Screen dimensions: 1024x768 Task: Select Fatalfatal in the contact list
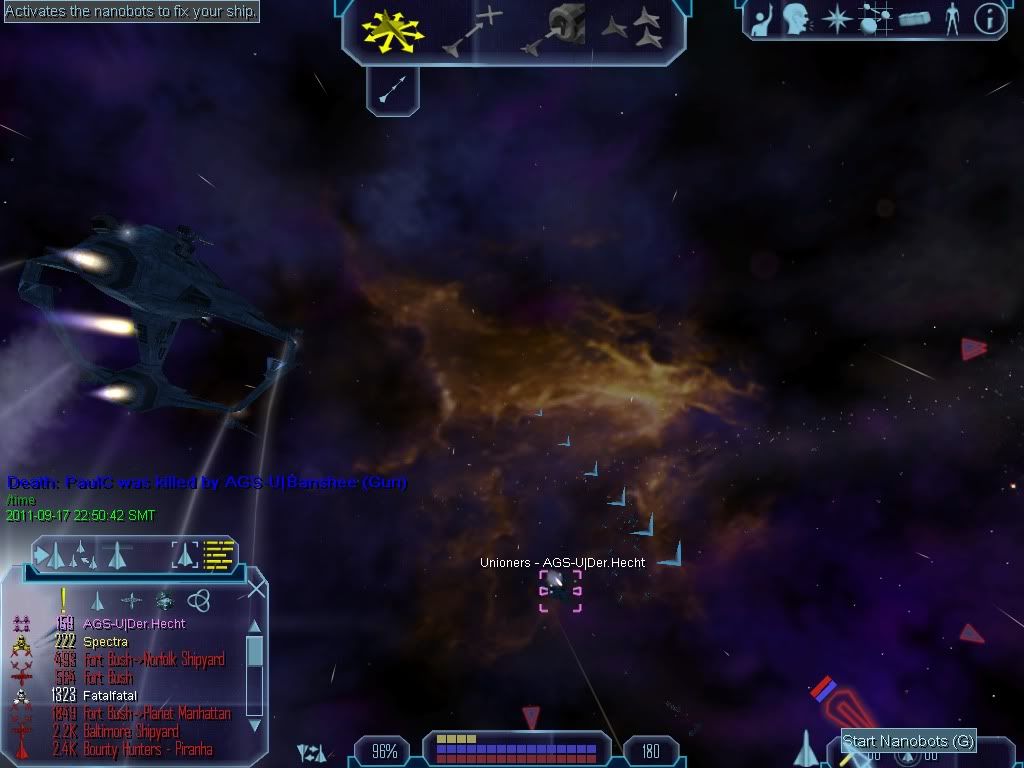click(x=110, y=695)
